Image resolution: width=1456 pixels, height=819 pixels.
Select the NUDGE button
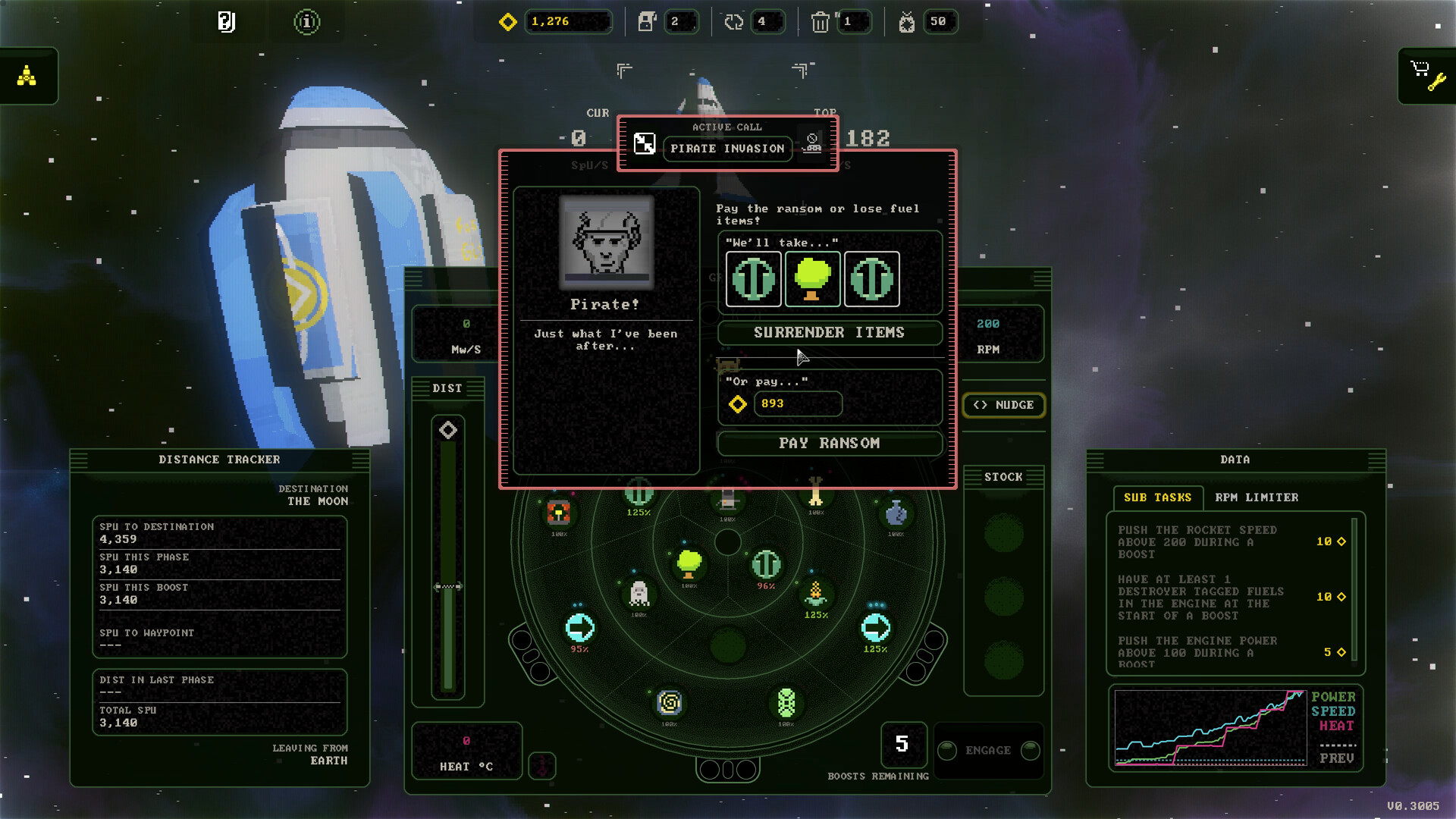(x=1003, y=405)
